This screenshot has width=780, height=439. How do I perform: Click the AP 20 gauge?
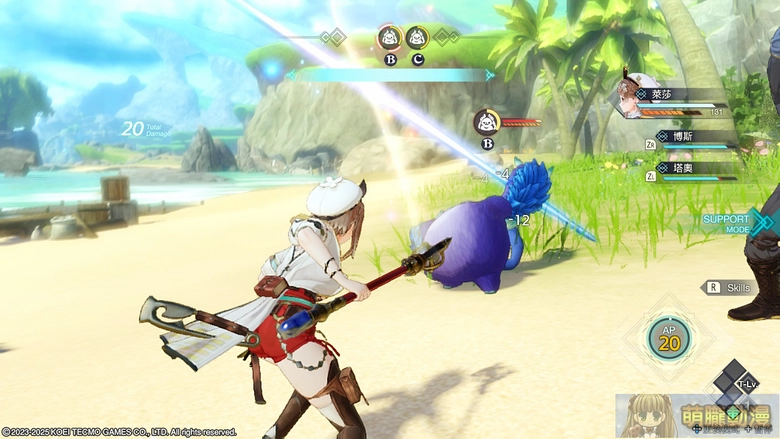(668, 338)
